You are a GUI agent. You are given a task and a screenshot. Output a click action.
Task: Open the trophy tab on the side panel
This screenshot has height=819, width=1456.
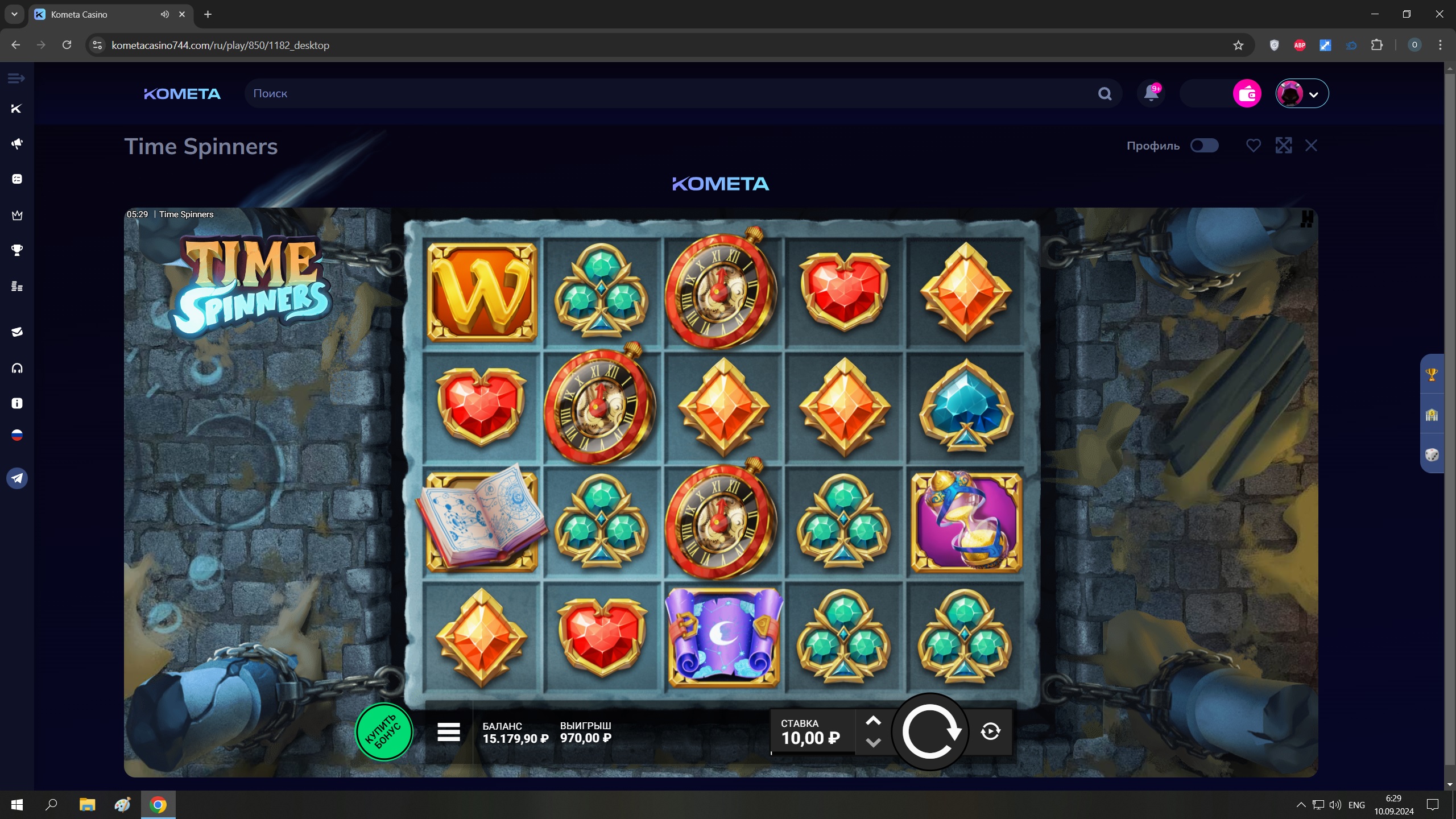(1432, 374)
